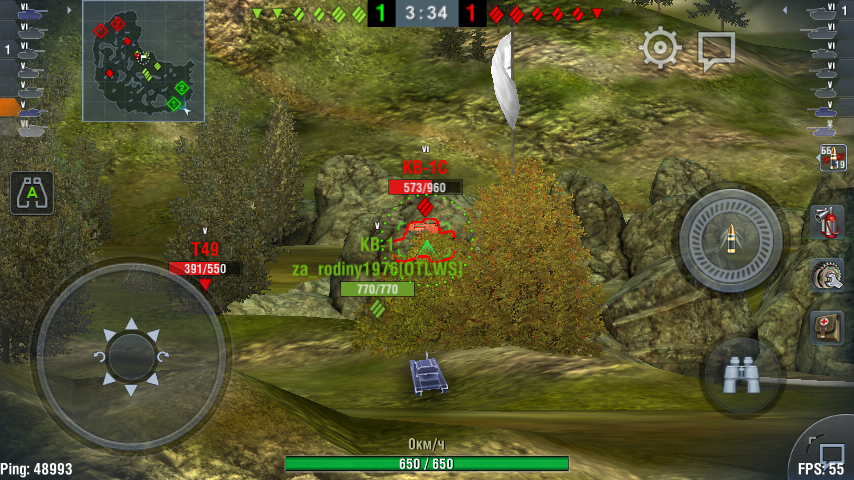
Task: Enter sniper mode with the binoculars button
Action: click(x=741, y=375)
